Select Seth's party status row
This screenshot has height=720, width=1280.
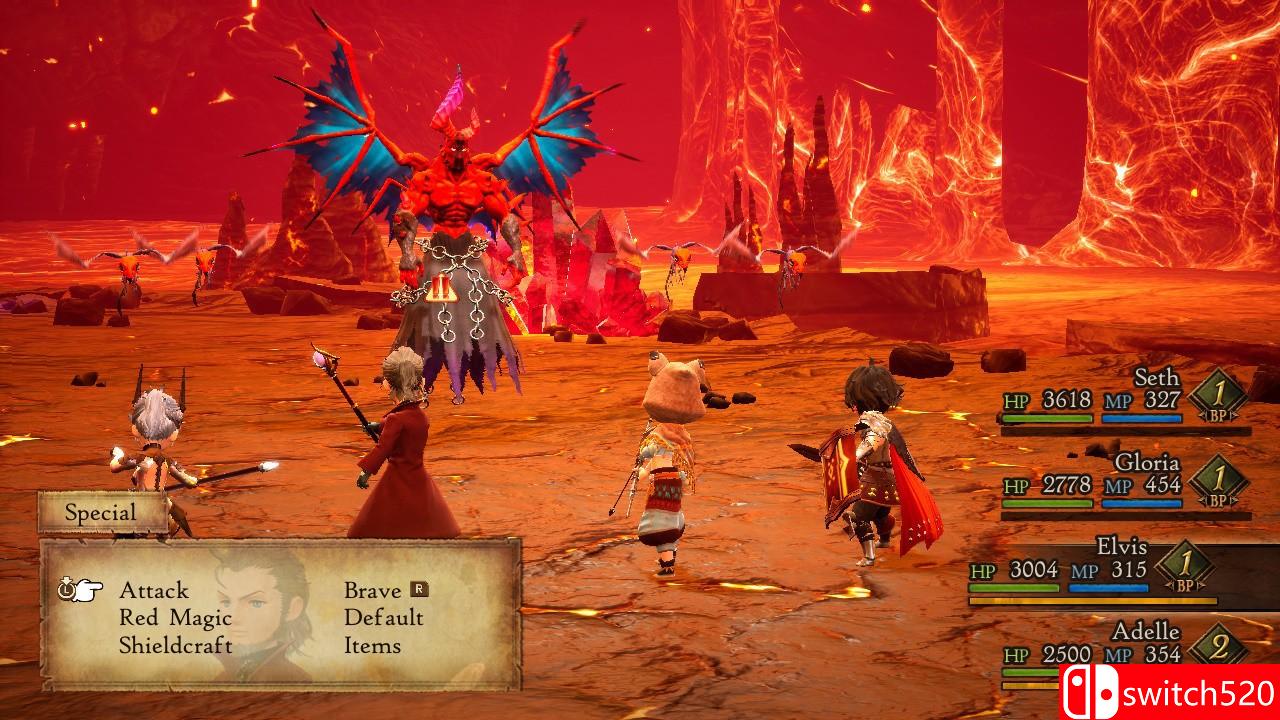[x=1125, y=400]
